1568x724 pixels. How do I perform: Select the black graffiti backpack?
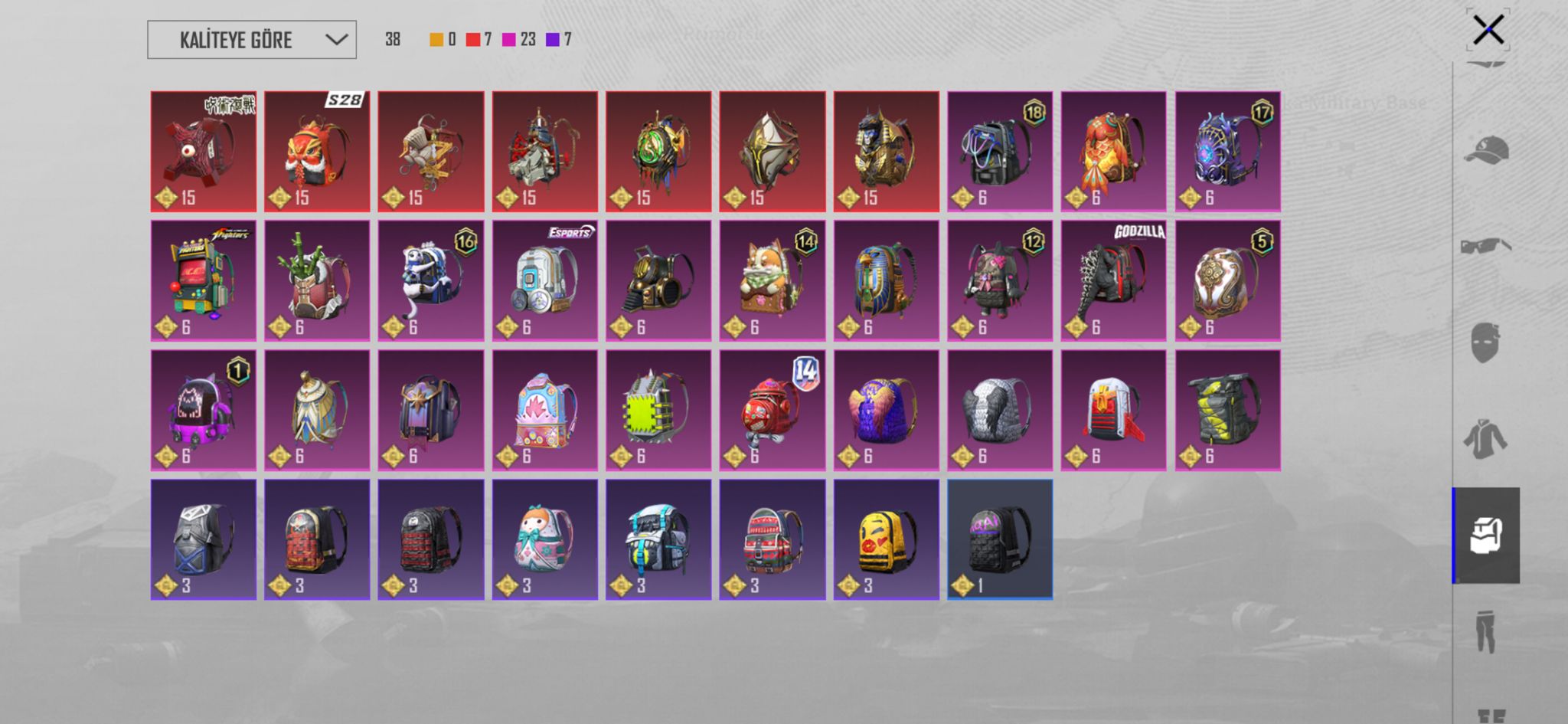[999, 539]
